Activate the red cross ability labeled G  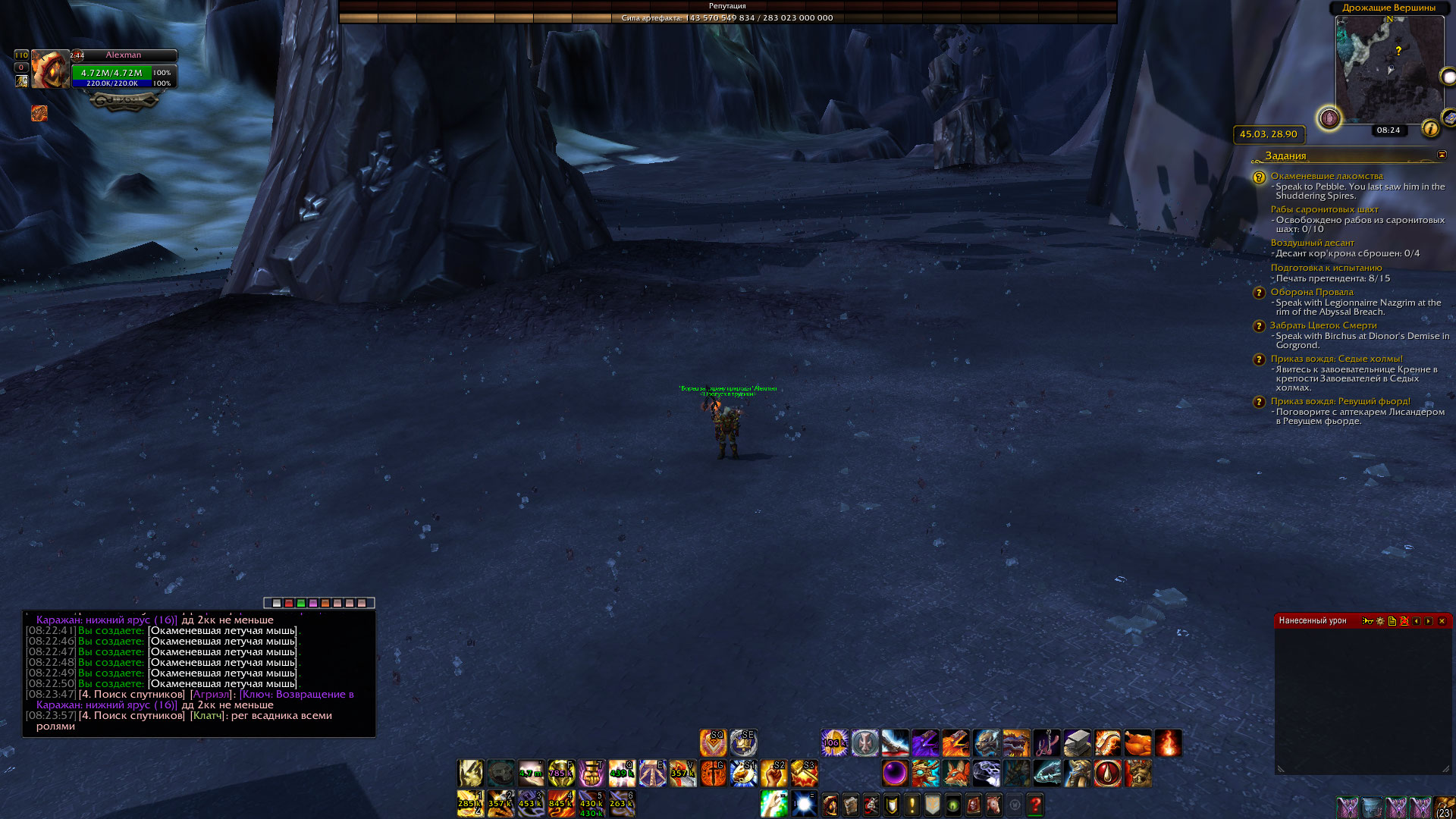tap(713, 773)
